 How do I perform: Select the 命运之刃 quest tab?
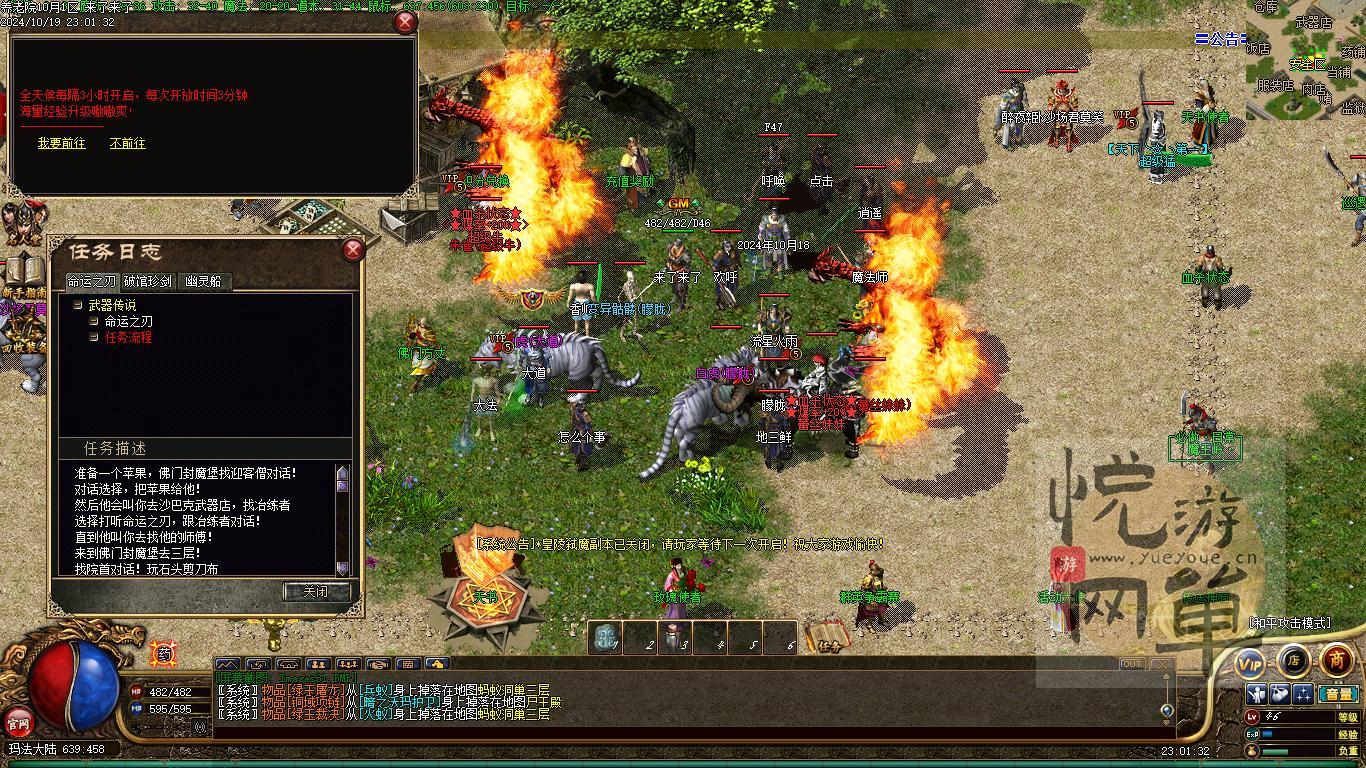point(91,282)
